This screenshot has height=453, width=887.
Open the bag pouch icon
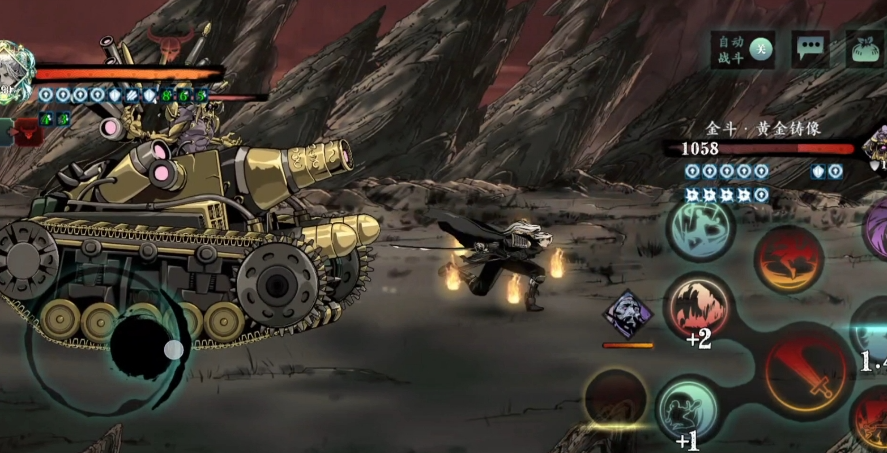click(x=863, y=48)
